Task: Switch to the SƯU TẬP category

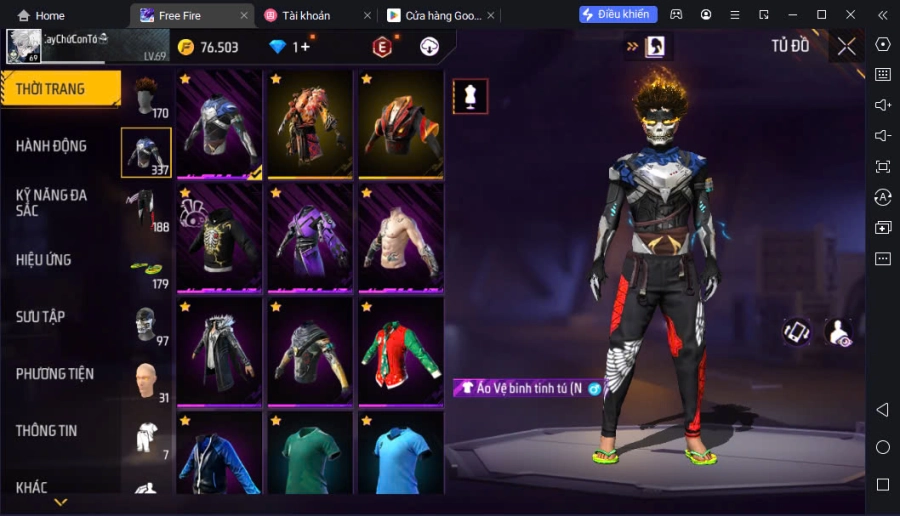Action: point(41,317)
